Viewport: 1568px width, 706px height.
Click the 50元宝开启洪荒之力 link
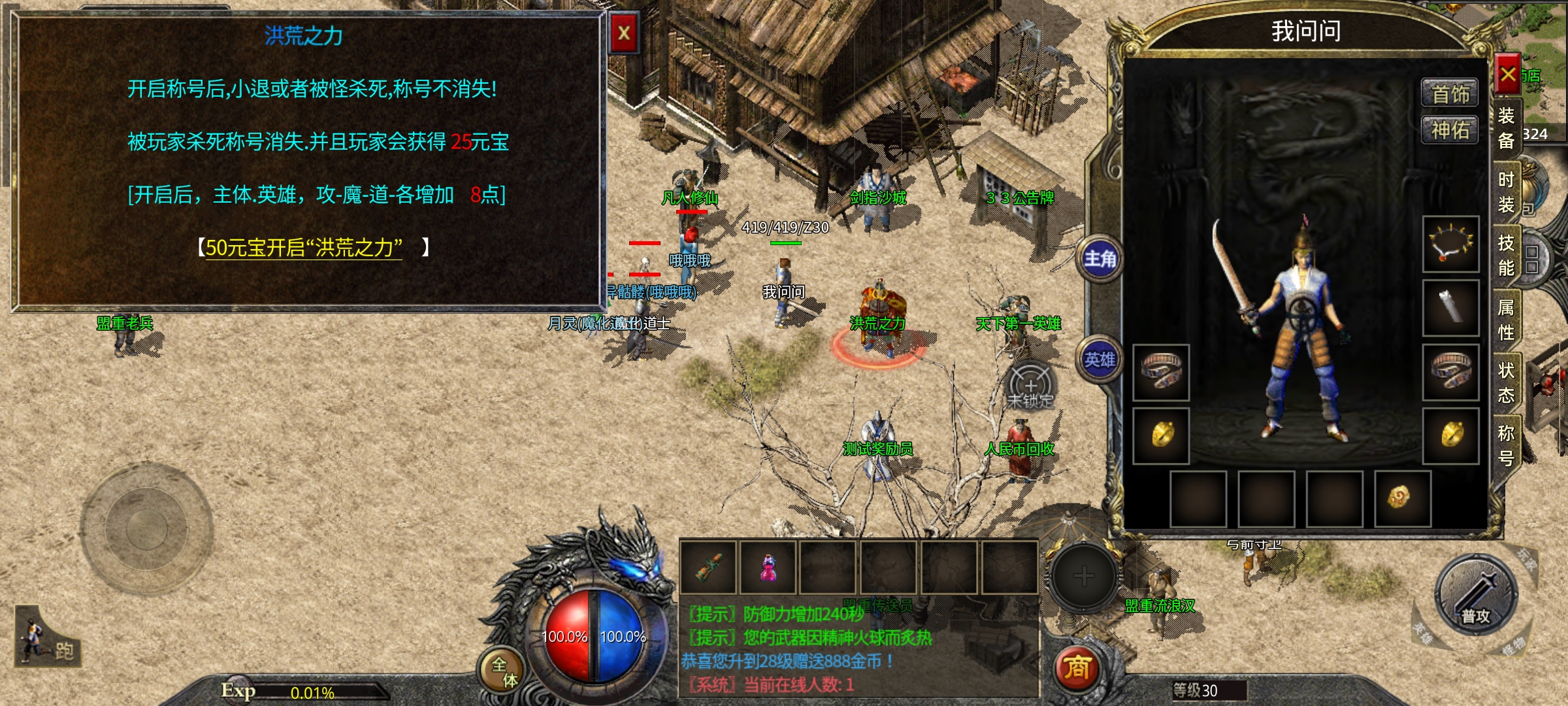pos(304,248)
